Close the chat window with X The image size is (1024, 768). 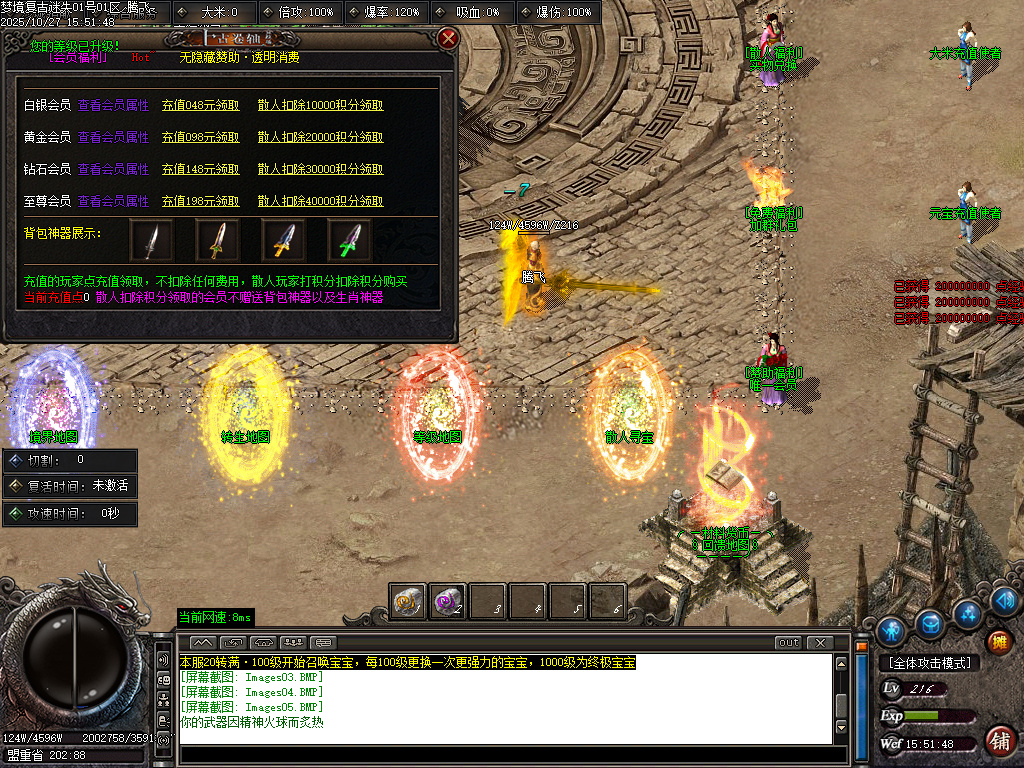coord(820,642)
